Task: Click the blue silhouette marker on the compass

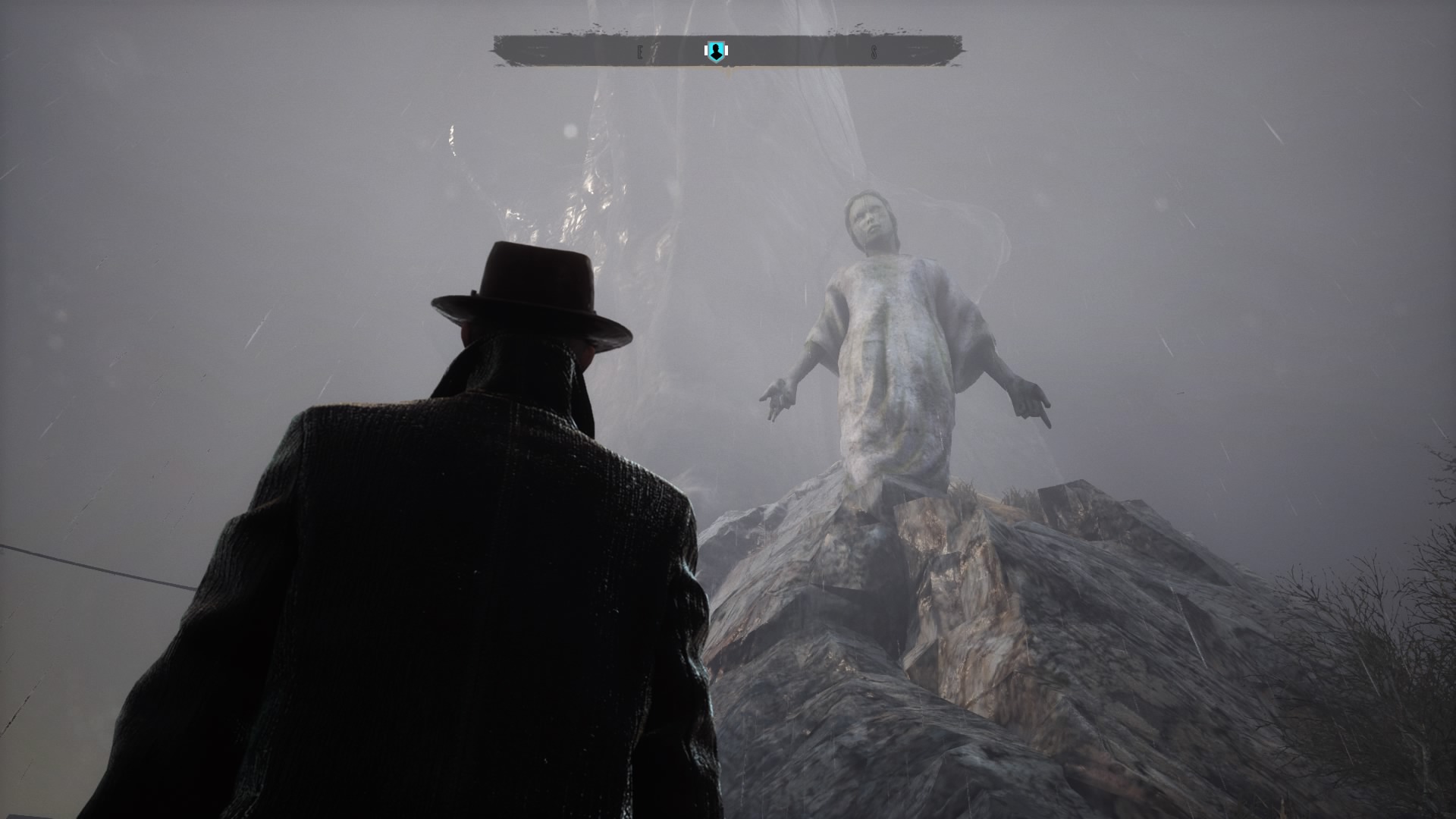Action: (x=714, y=52)
